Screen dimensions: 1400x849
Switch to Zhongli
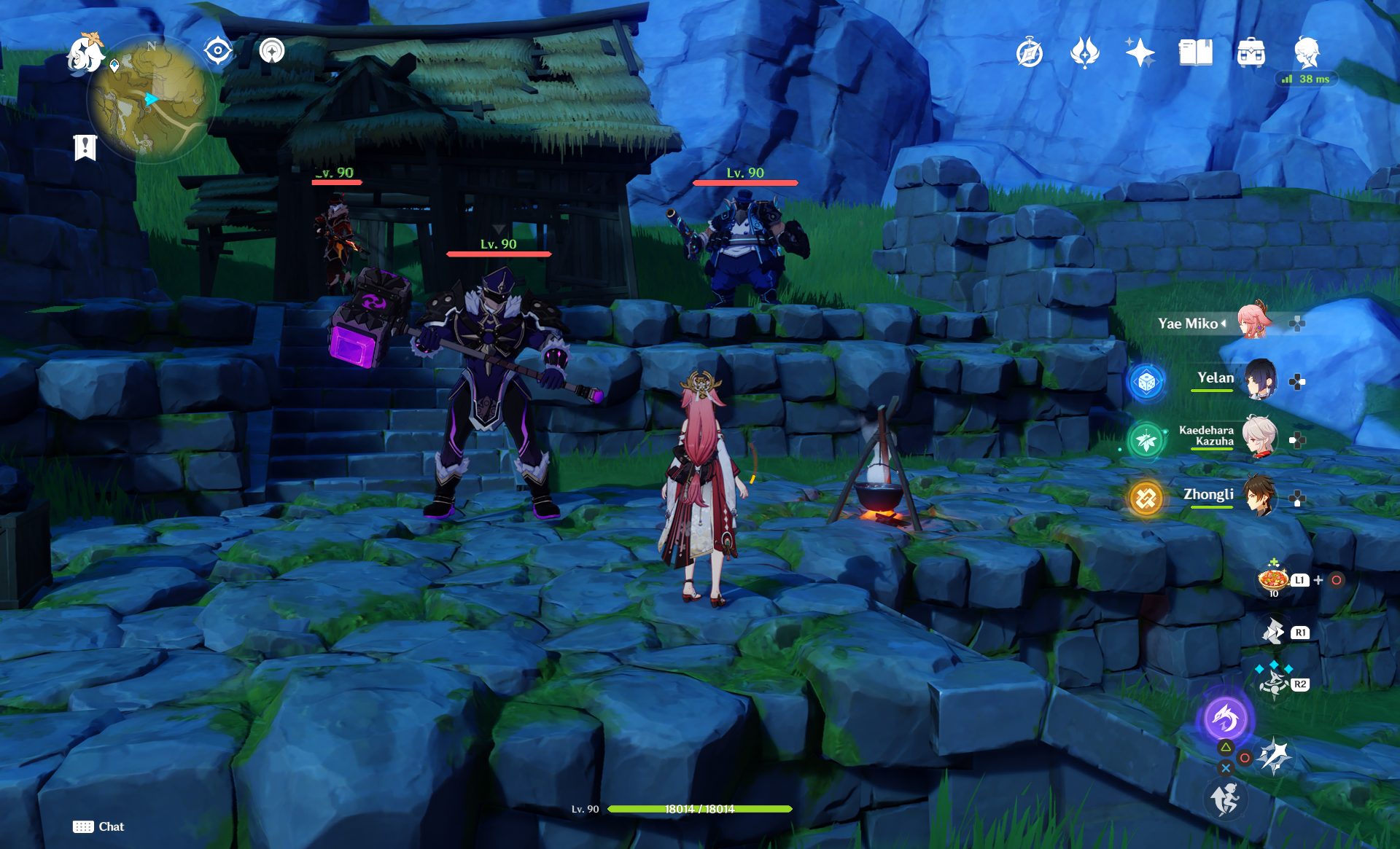click(1259, 496)
